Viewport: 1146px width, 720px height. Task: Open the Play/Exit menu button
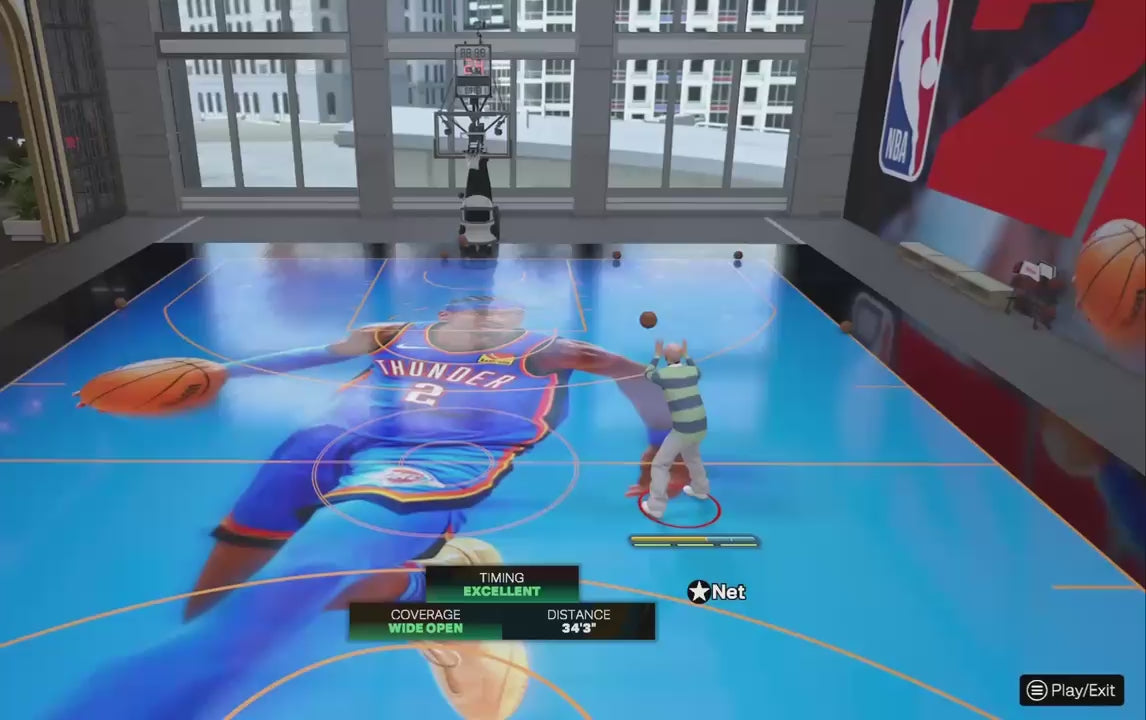[1071, 690]
